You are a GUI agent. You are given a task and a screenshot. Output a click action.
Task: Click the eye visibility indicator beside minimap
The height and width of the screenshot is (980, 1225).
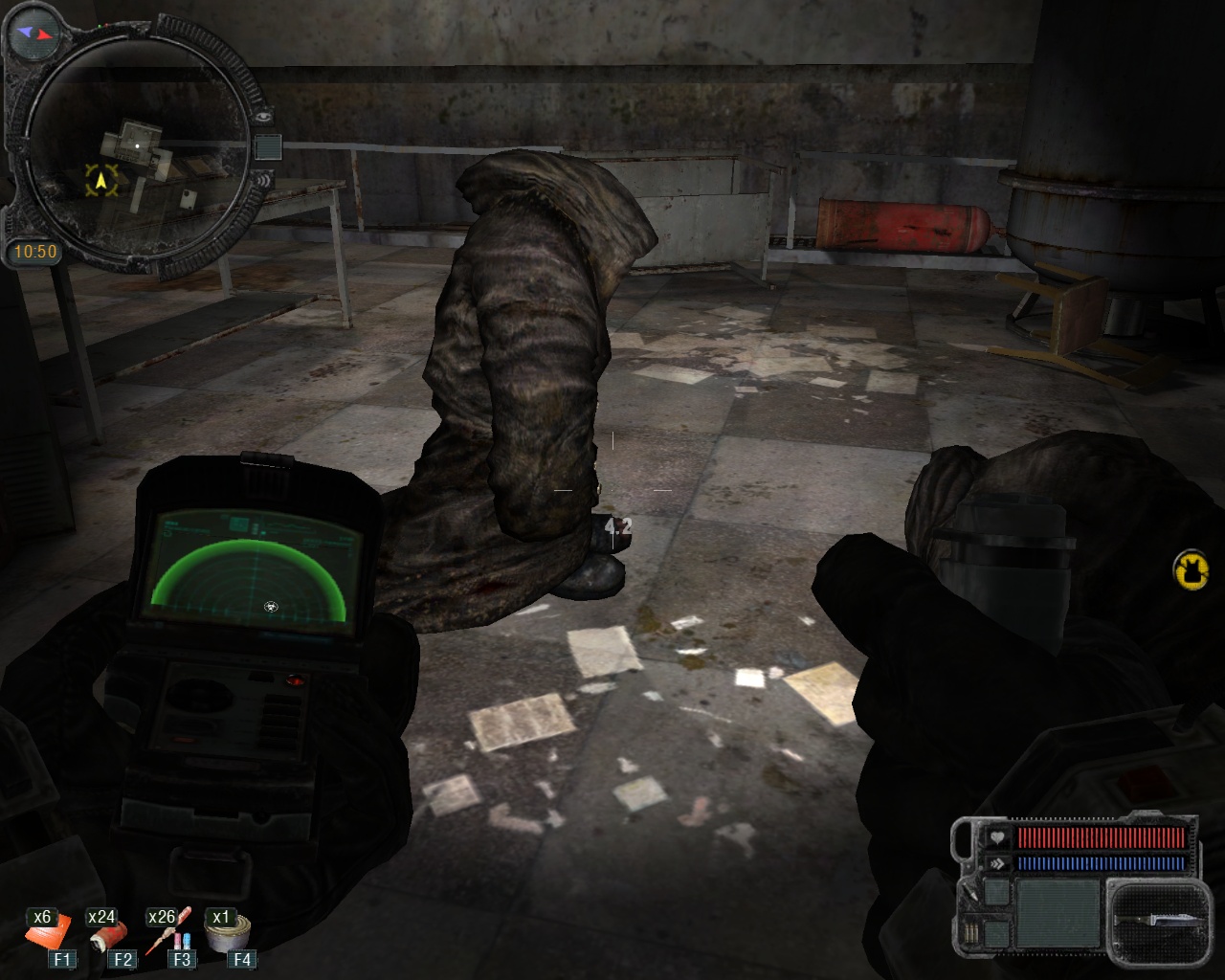tap(265, 115)
